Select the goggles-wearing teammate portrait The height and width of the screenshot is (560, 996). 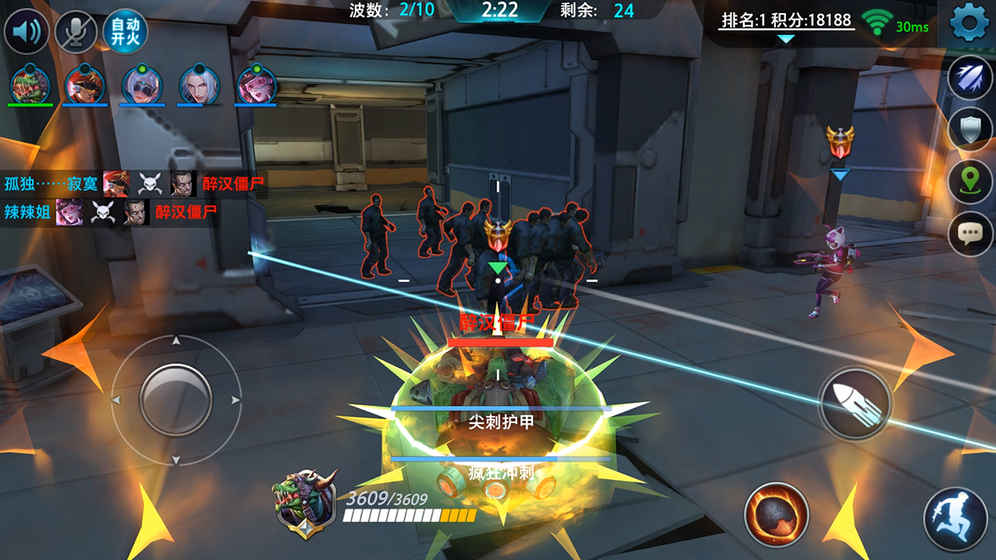pyautogui.click(x=142, y=84)
